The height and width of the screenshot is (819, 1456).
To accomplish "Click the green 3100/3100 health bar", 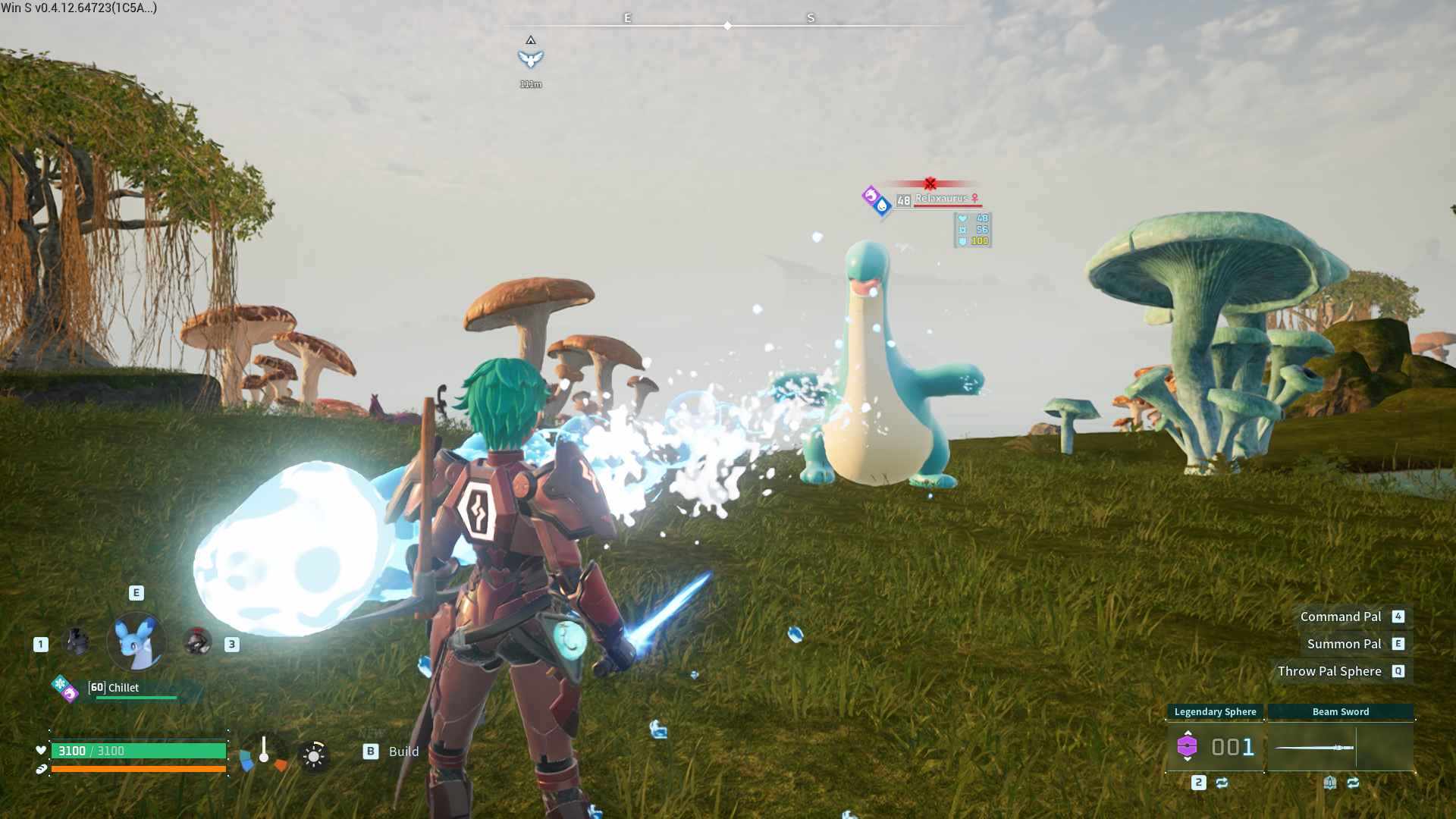I will [136, 751].
